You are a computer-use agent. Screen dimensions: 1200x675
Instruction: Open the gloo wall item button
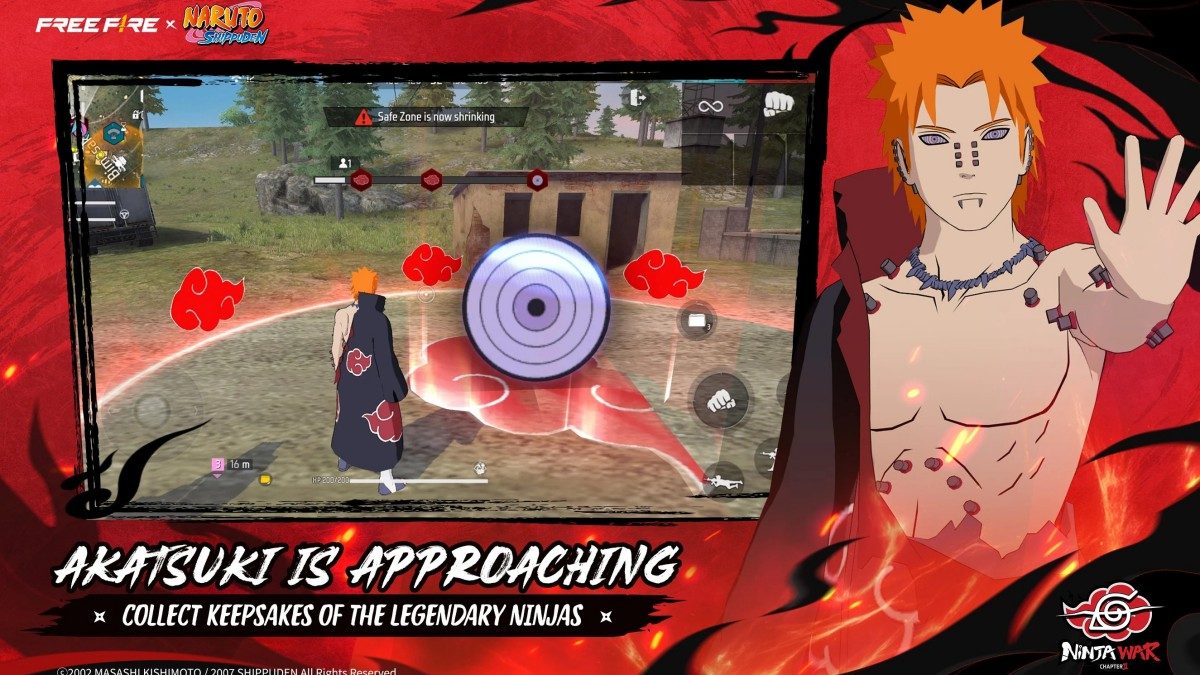696,321
